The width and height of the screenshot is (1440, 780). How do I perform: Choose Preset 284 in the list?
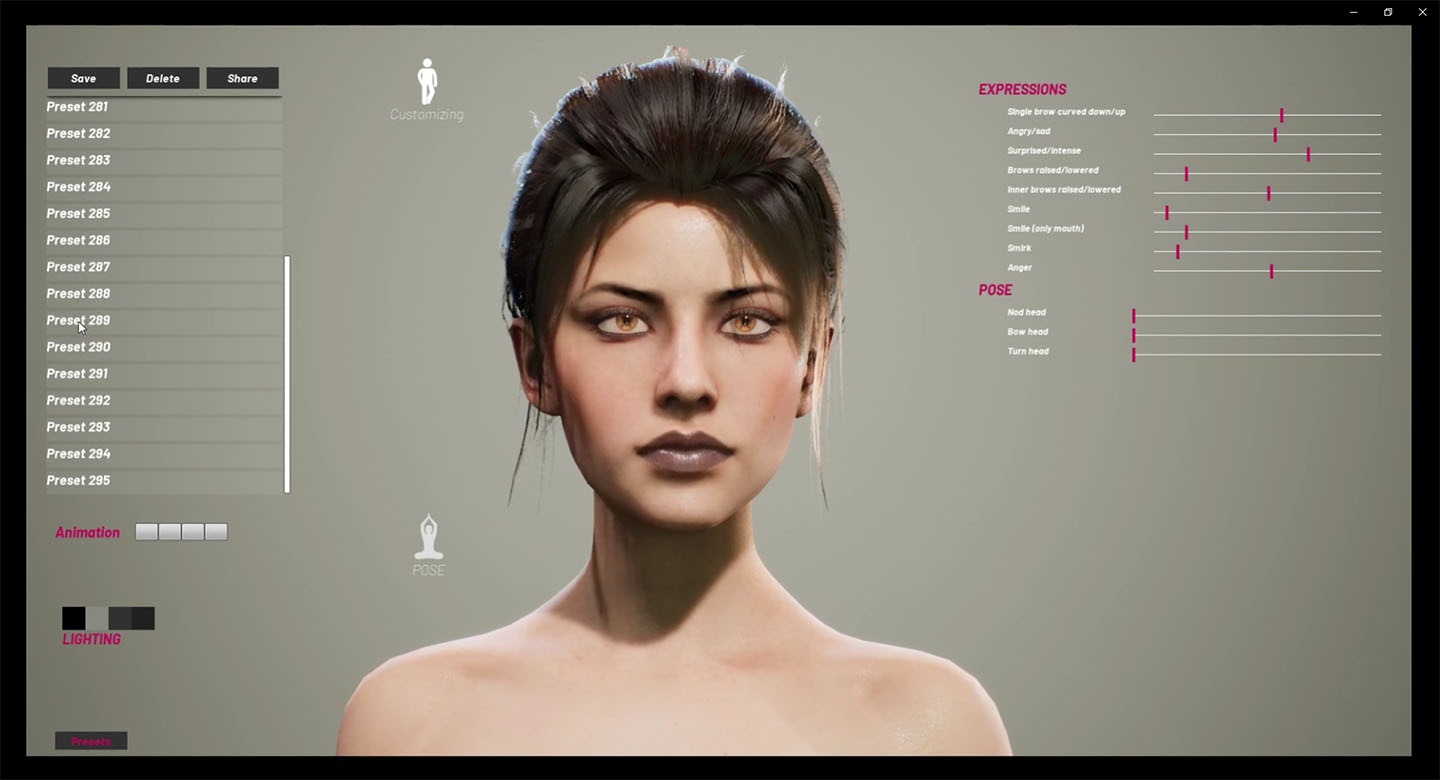(79, 187)
